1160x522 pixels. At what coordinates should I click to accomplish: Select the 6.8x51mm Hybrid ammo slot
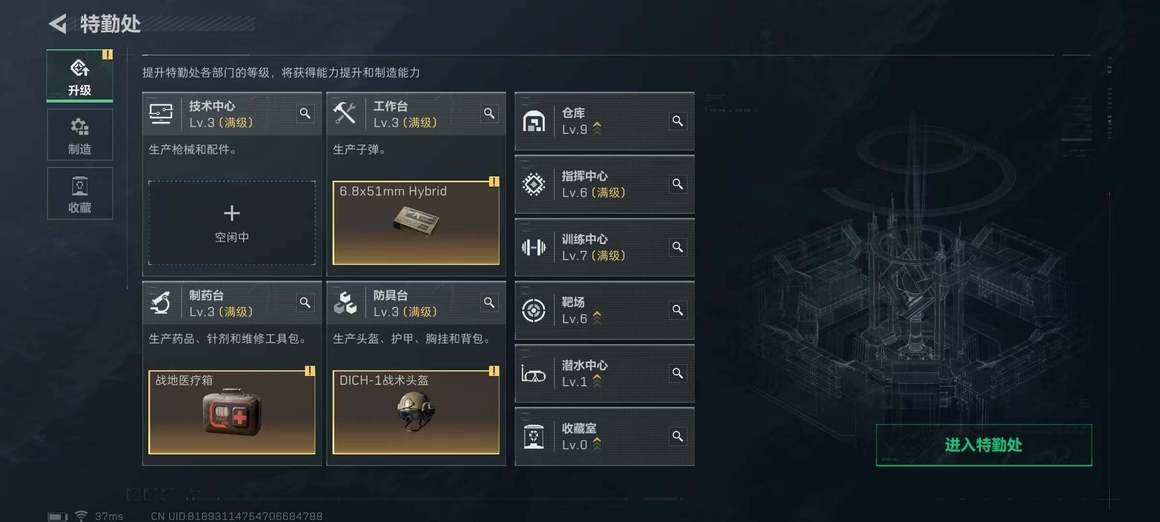(x=416, y=223)
